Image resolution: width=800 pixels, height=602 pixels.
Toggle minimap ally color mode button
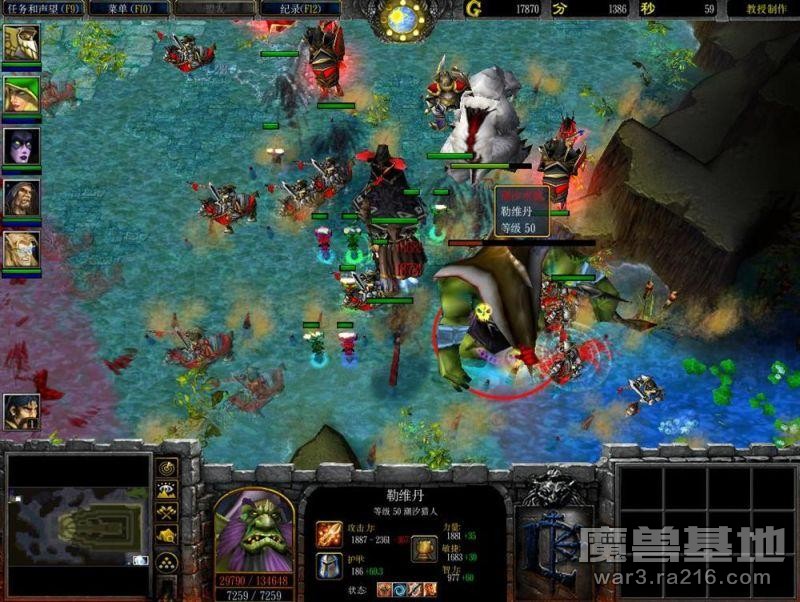167,512
